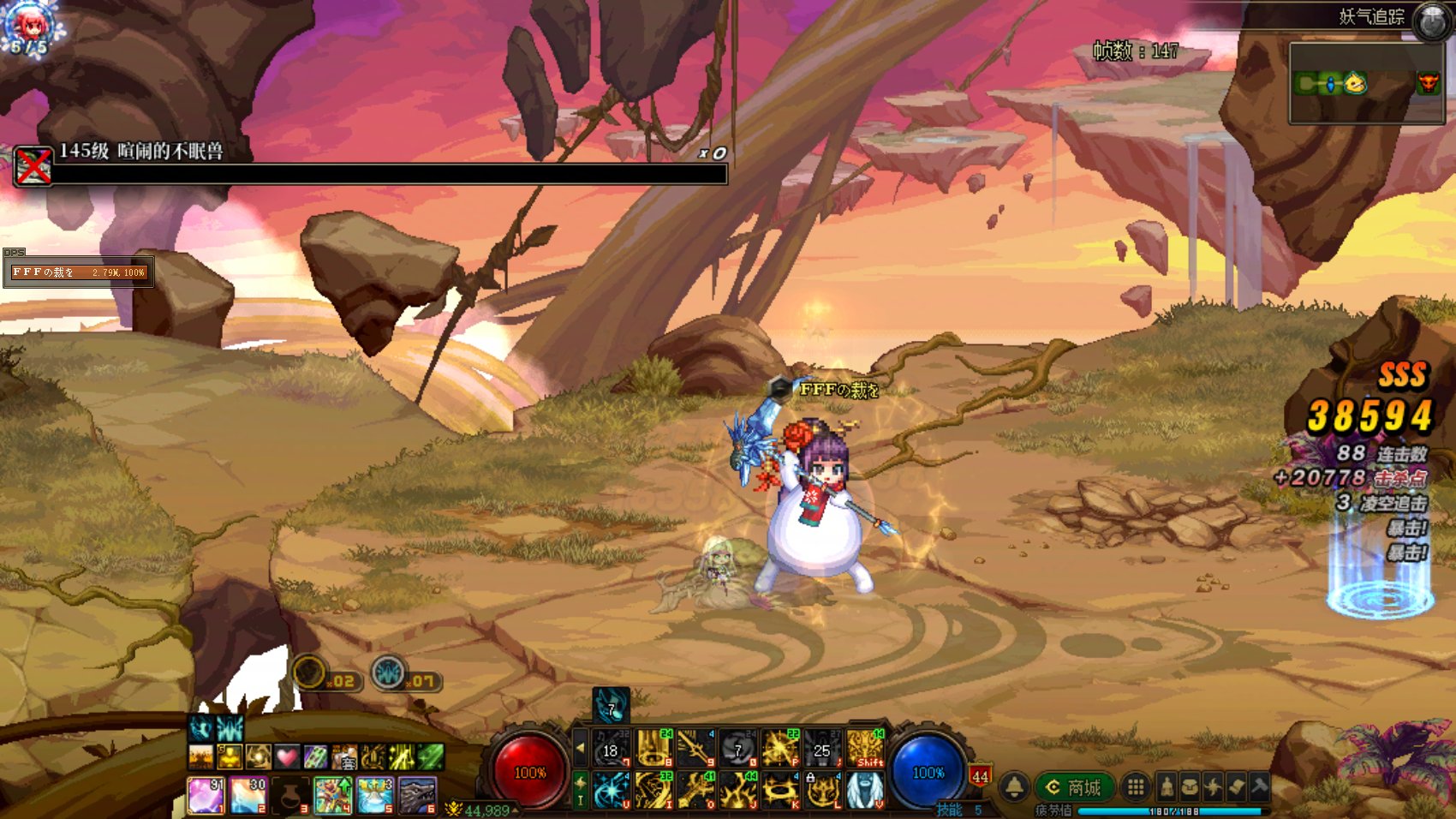Open the character silhouette menu icon
The height and width of the screenshot is (819, 1456).
1167,786
